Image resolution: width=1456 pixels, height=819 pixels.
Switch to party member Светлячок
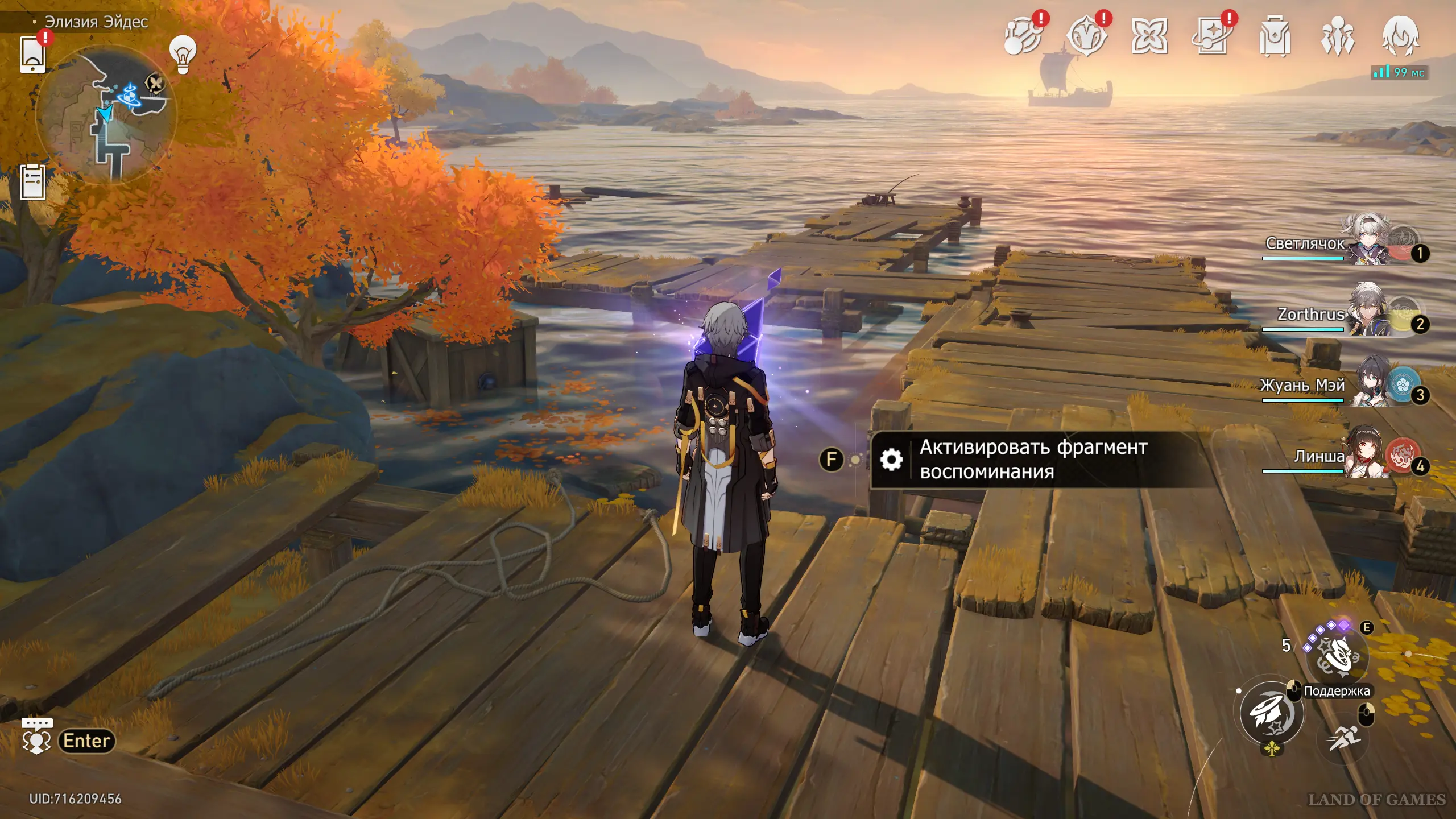1365,241
